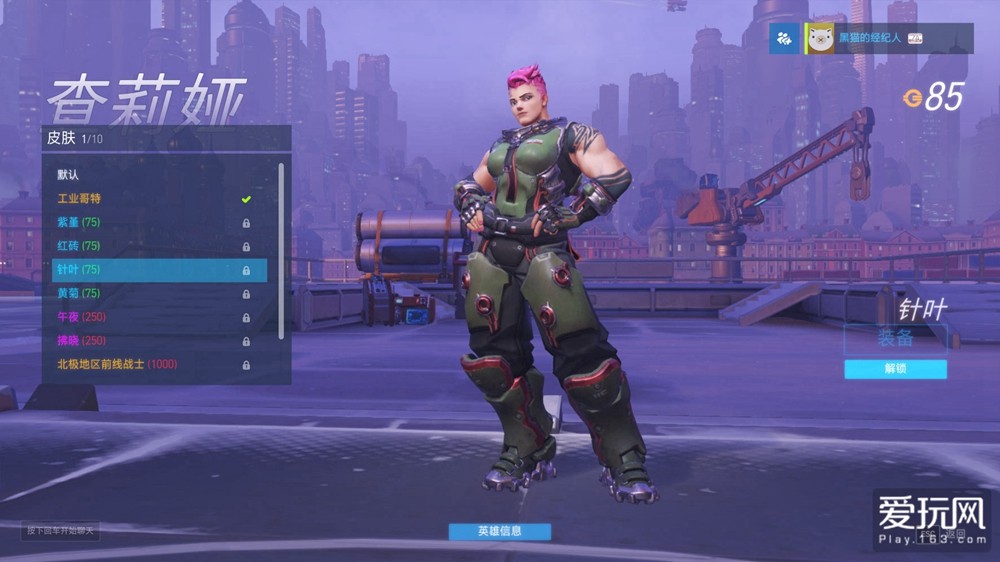
Task: Open 英雄信息 hero information
Action: (499, 531)
